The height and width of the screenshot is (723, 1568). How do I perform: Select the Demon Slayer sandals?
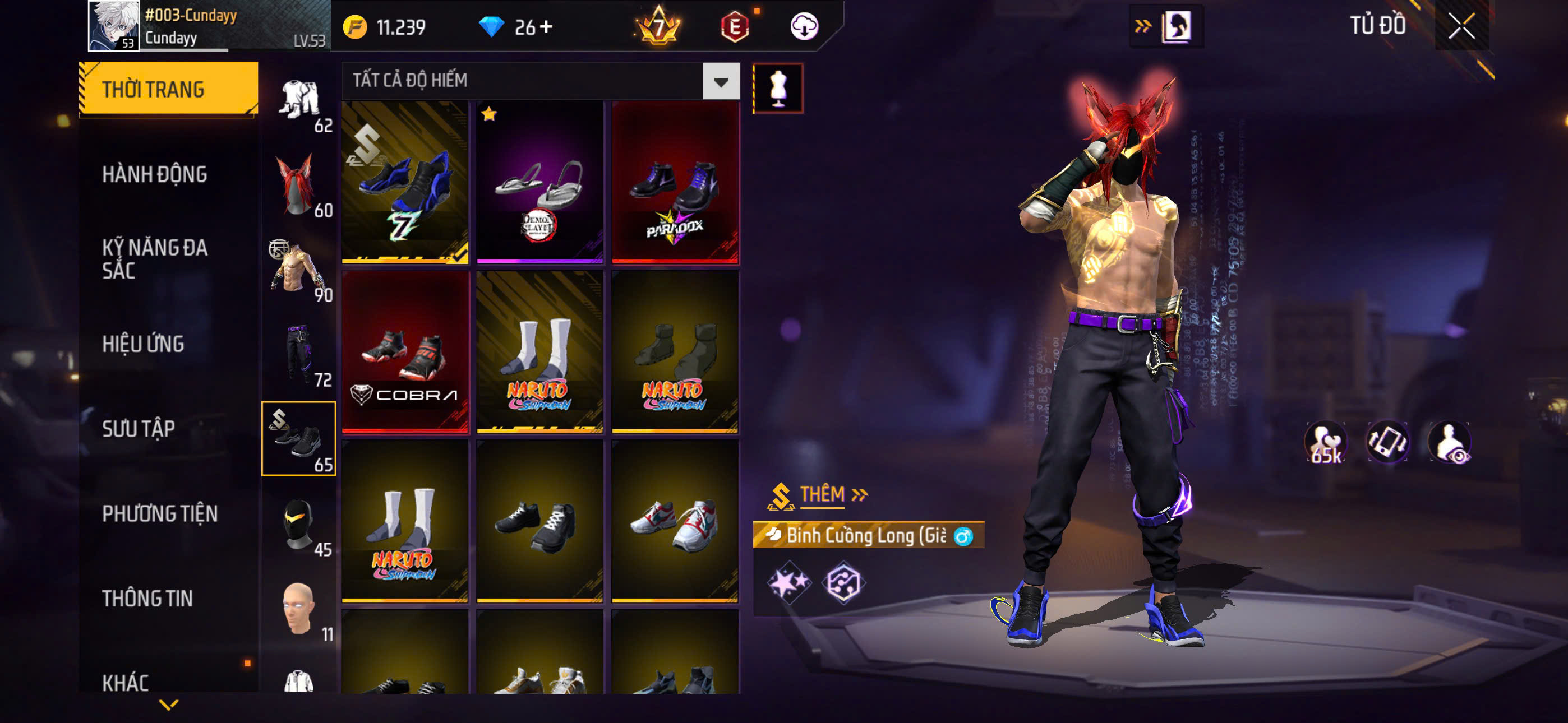pyautogui.click(x=539, y=183)
